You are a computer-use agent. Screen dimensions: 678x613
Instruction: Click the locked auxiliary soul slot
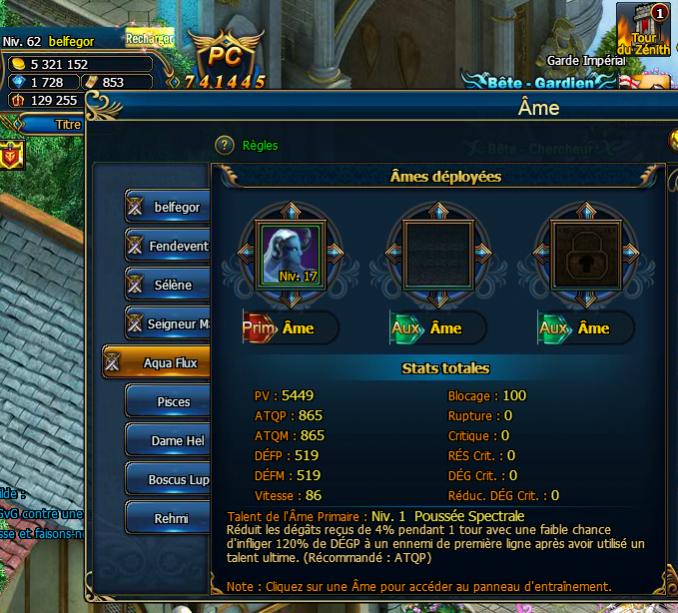click(x=586, y=251)
